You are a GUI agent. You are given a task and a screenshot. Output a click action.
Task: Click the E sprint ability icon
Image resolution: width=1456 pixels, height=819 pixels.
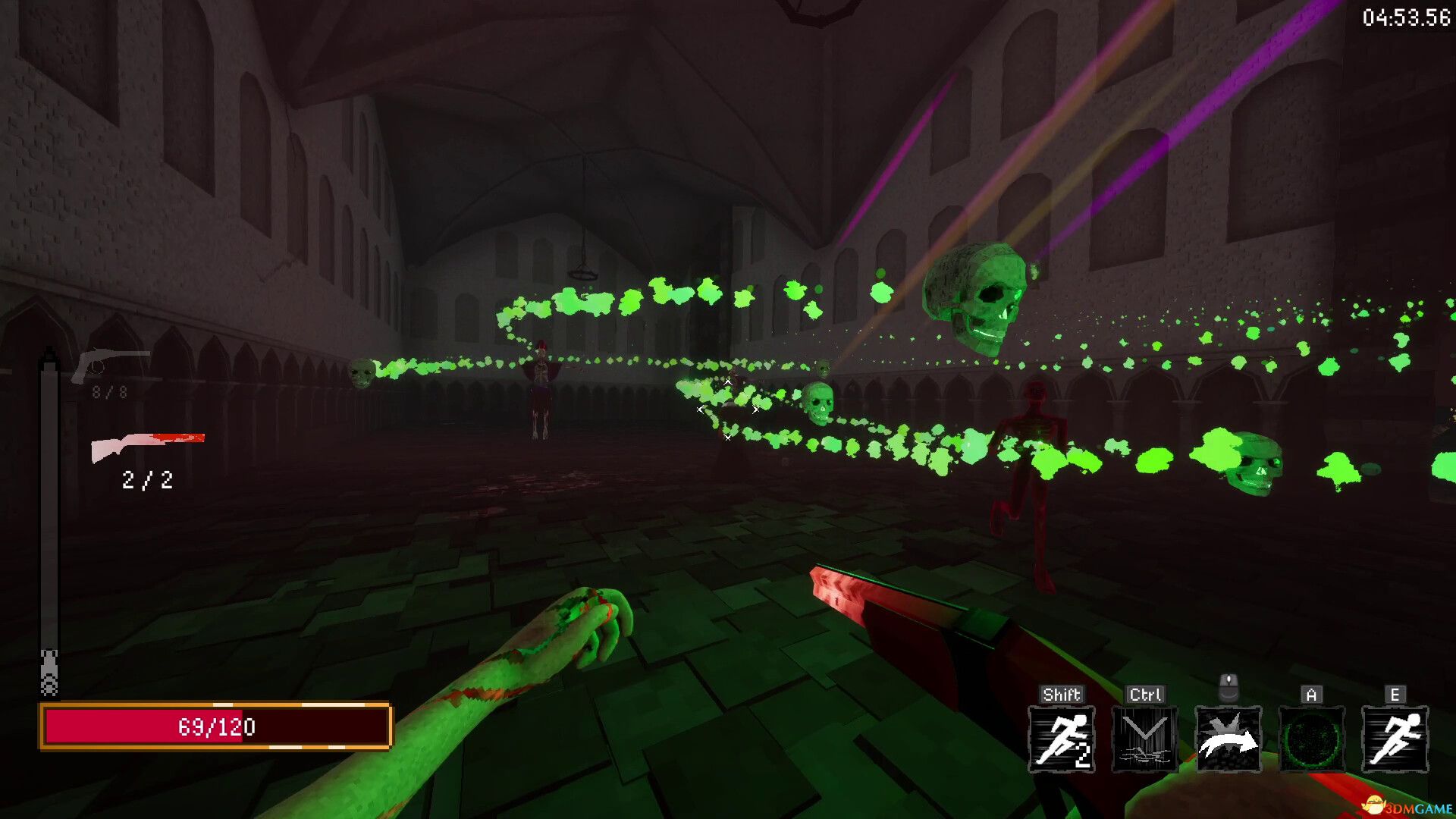(x=1395, y=737)
